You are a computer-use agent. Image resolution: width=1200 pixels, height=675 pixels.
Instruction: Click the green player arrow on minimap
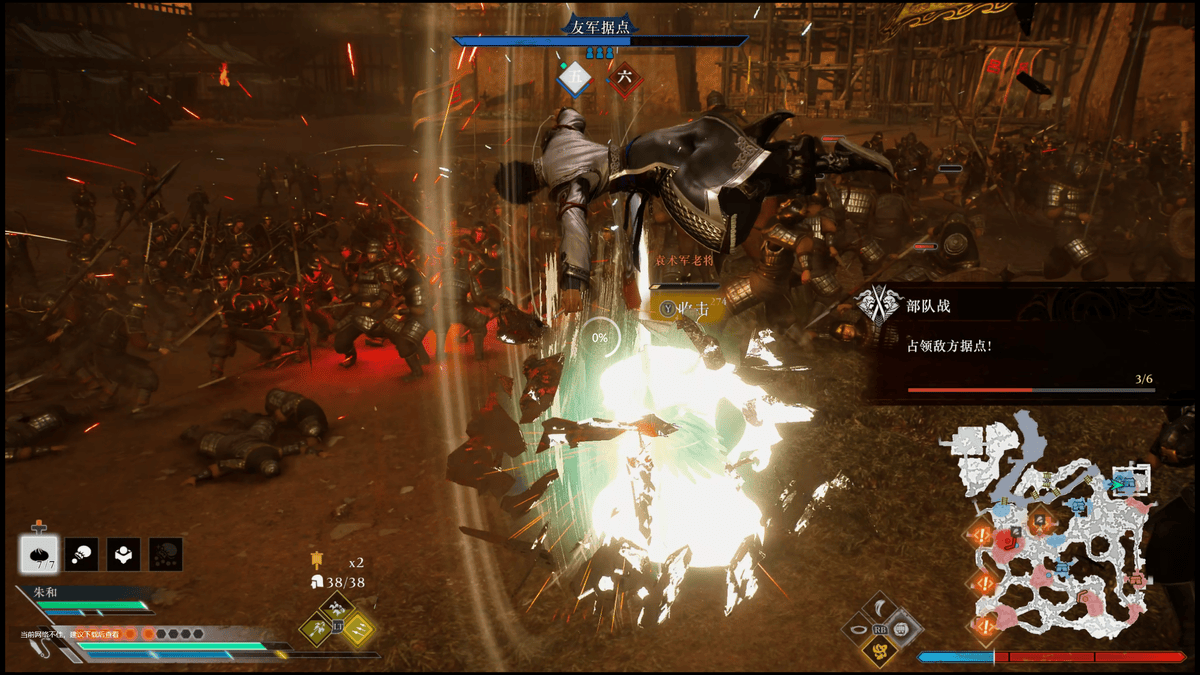coord(1111,484)
